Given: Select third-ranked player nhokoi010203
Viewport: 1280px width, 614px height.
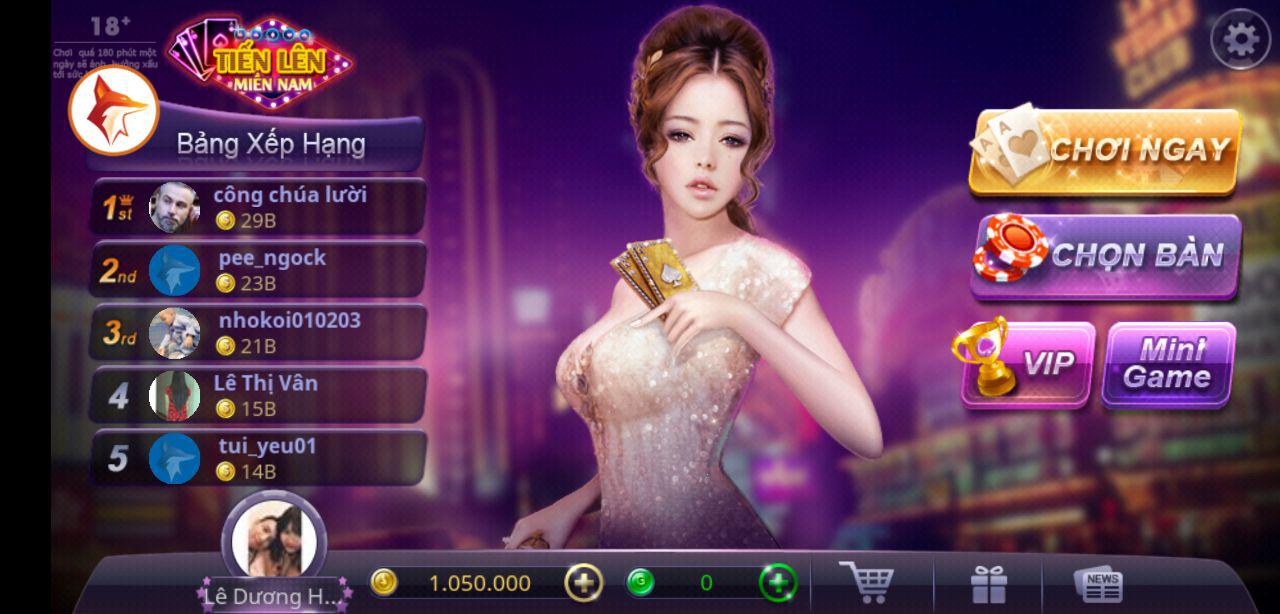Looking at the screenshot, I should [x=260, y=333].
